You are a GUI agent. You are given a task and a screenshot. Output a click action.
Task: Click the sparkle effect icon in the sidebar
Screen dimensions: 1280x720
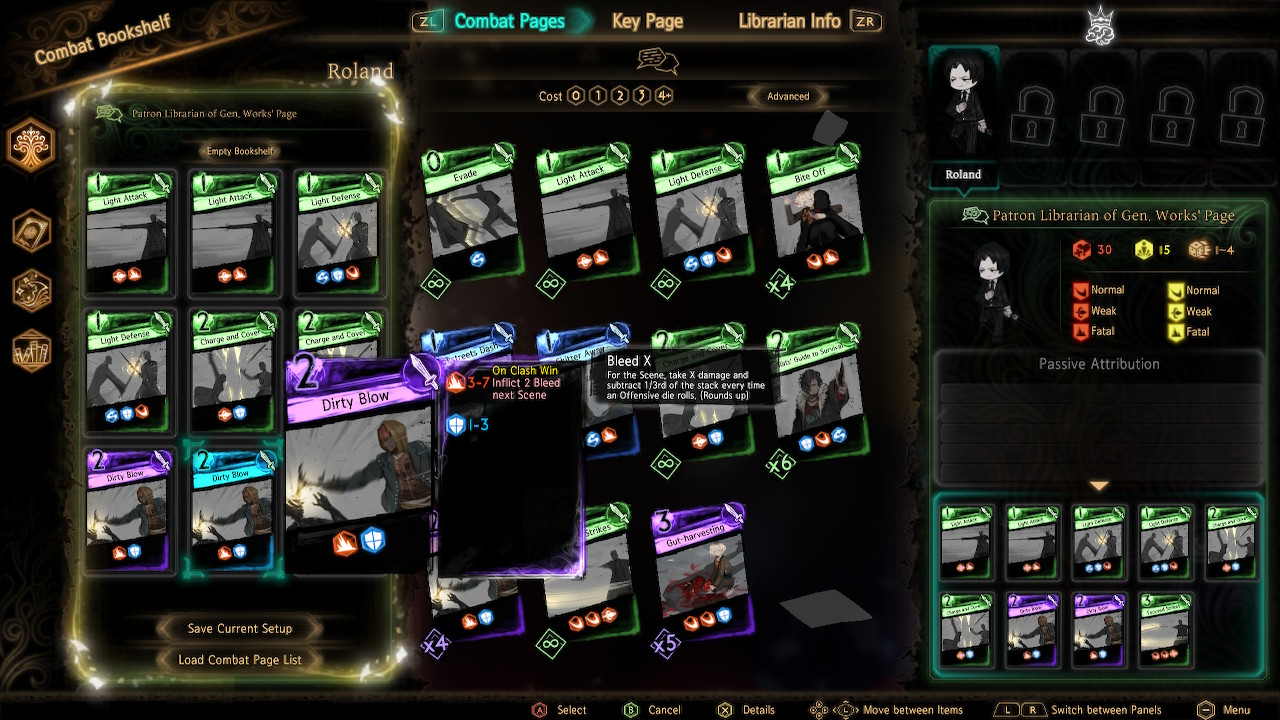click(x=30, y=290)
